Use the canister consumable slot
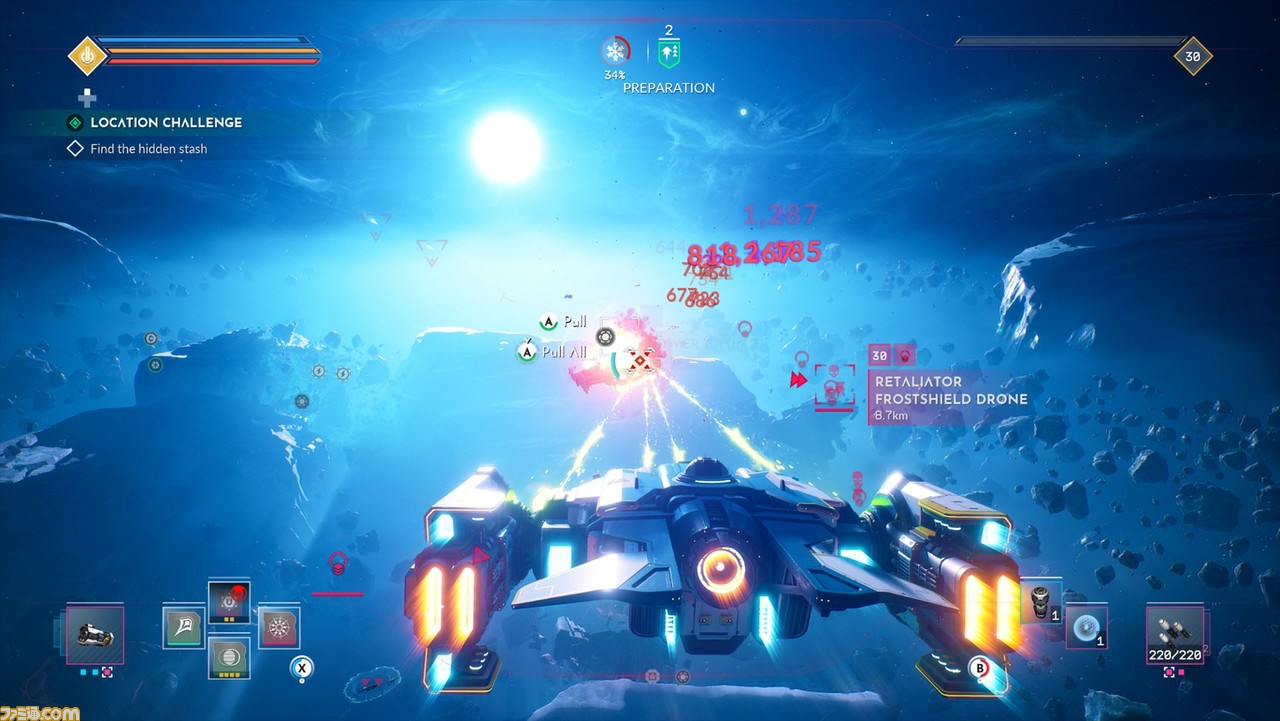The height and width of the screenshot is (721, 1280). coord(1041,602)
